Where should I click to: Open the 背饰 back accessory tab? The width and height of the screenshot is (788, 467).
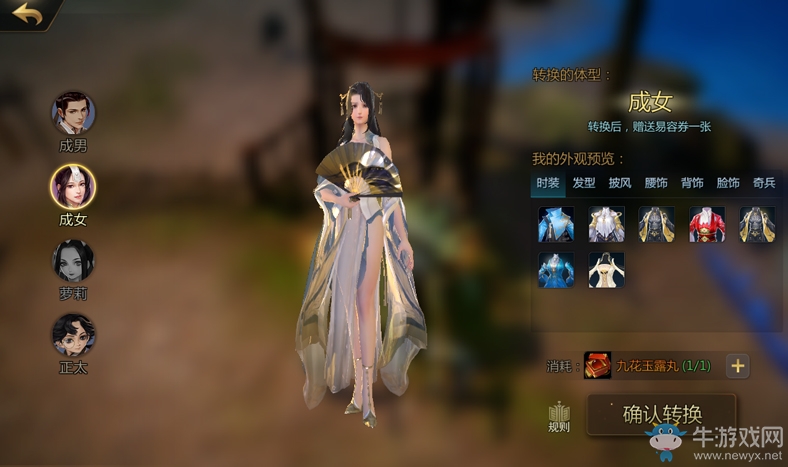tap(692, 183)
